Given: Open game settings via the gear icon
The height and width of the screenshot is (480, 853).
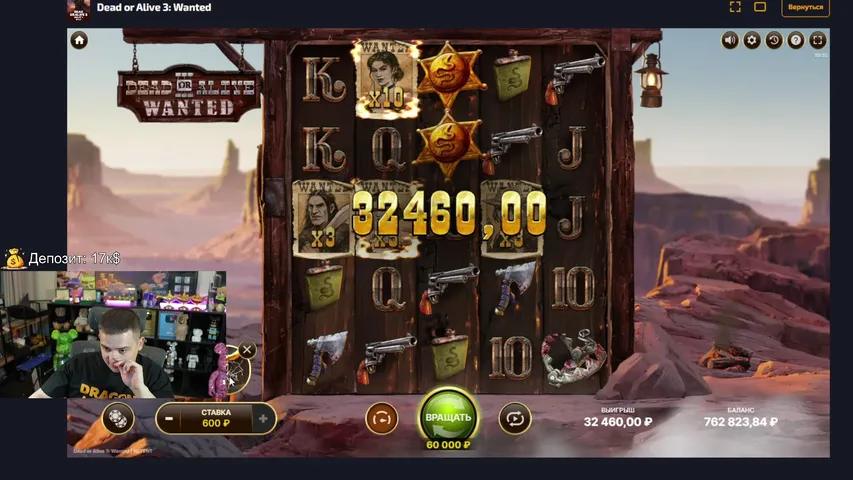Looking at the screenshot, I should [x=752, y=40].
